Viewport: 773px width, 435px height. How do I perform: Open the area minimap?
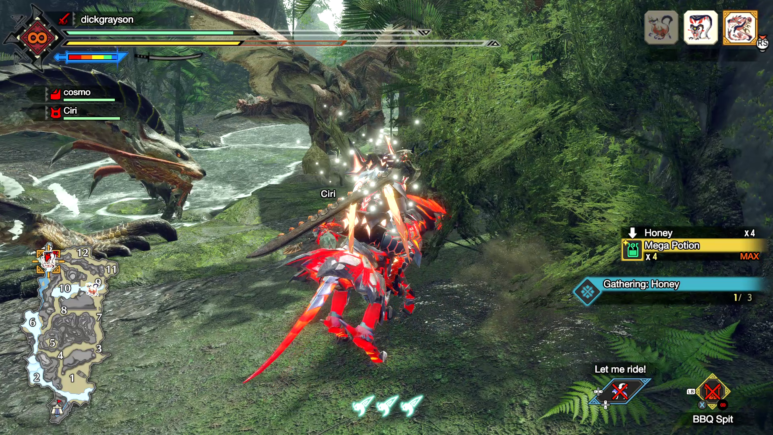[65, 332]
